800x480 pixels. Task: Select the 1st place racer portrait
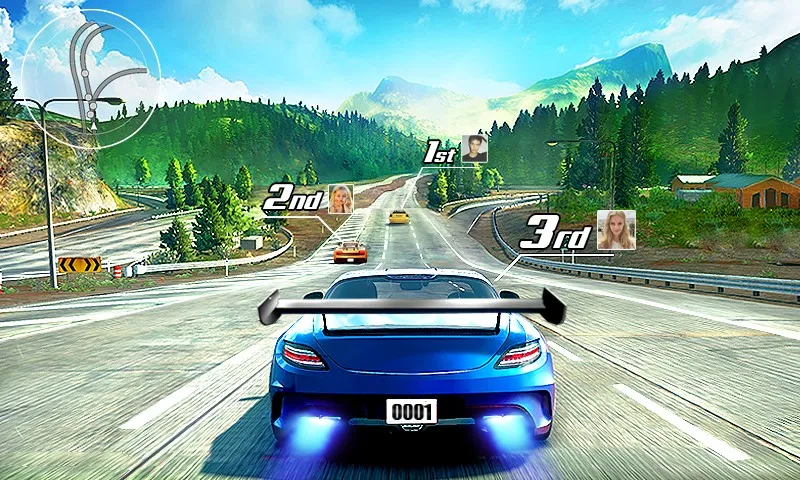475,149
